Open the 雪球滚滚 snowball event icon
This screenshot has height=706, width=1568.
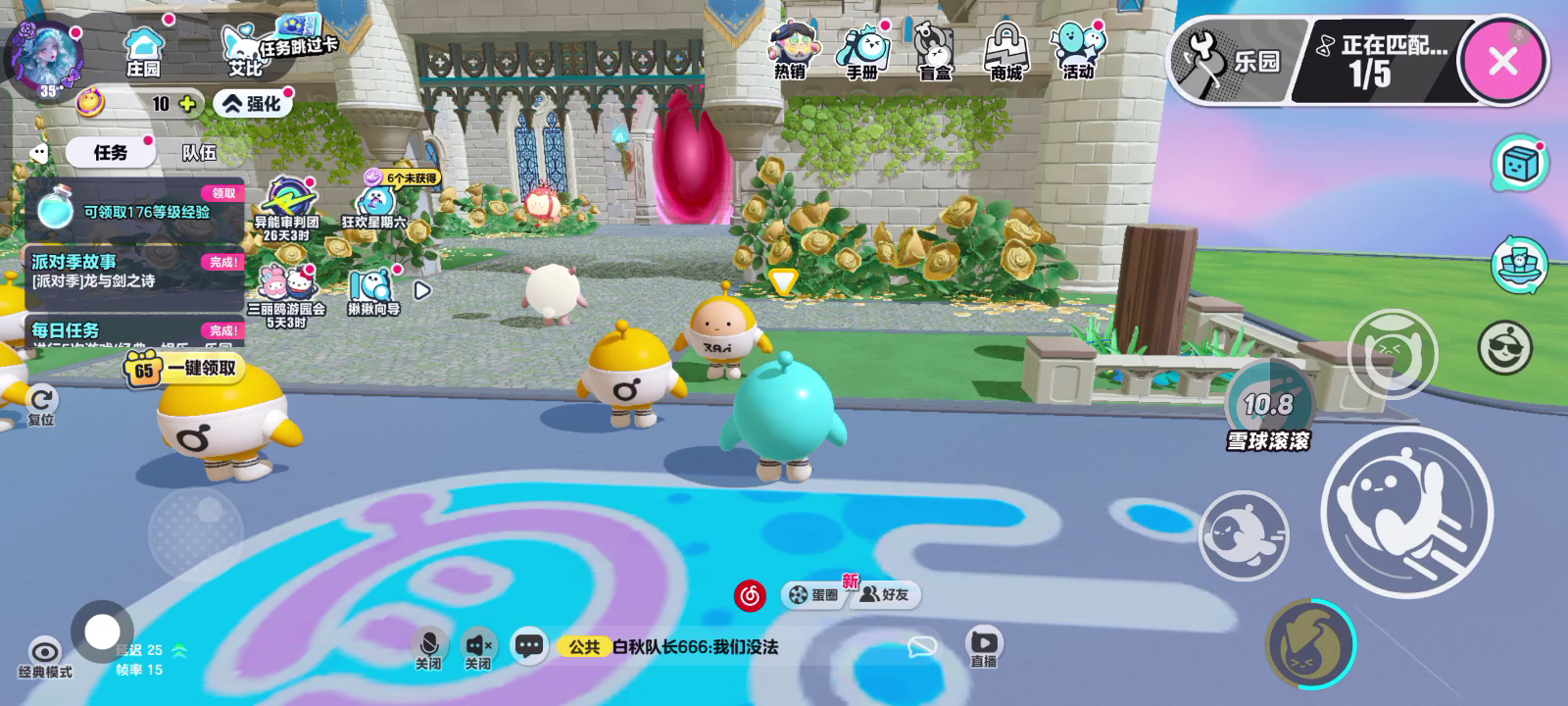(1268, 410)
